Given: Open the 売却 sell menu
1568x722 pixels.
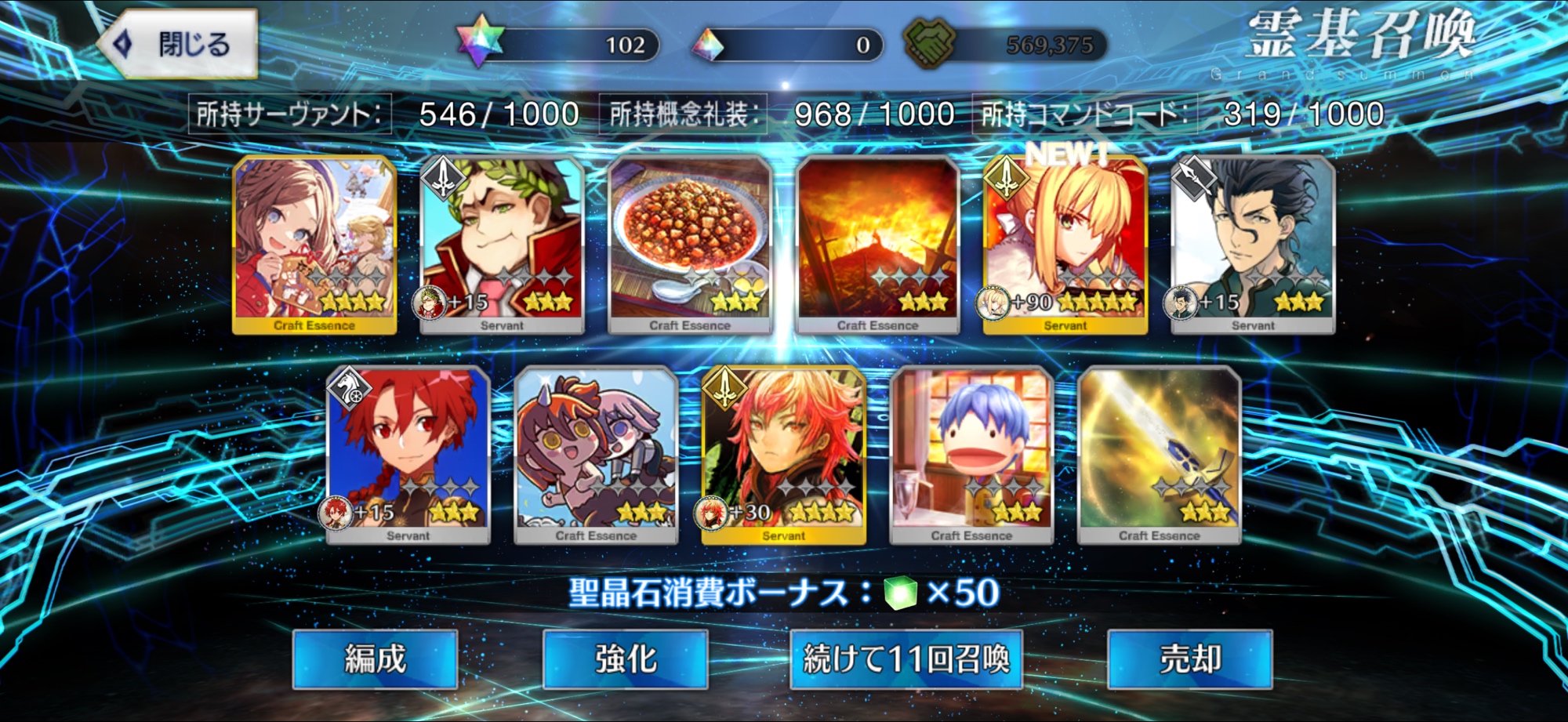Looking at the screenshot, I should [1189, 659].
